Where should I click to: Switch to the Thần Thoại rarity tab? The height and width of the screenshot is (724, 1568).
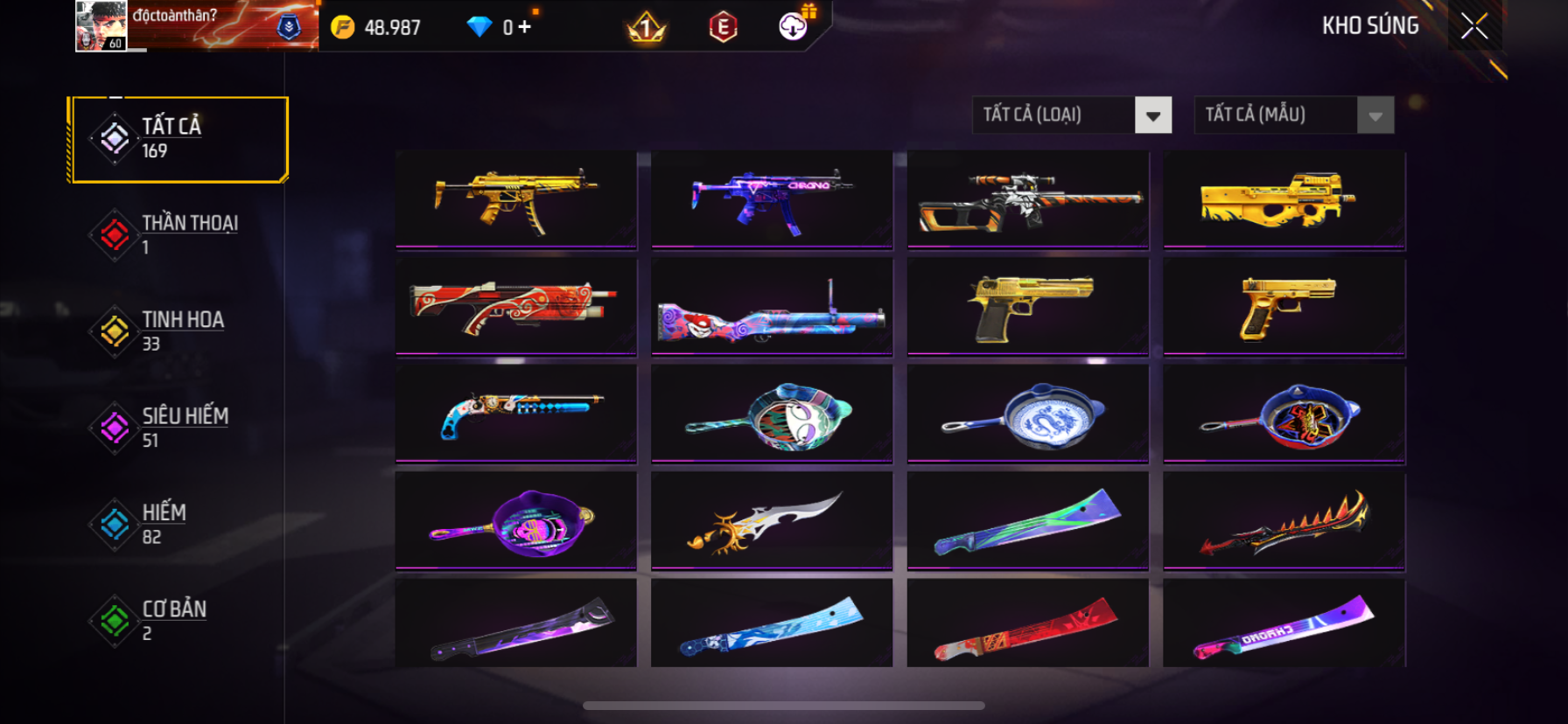coord(175,234)
